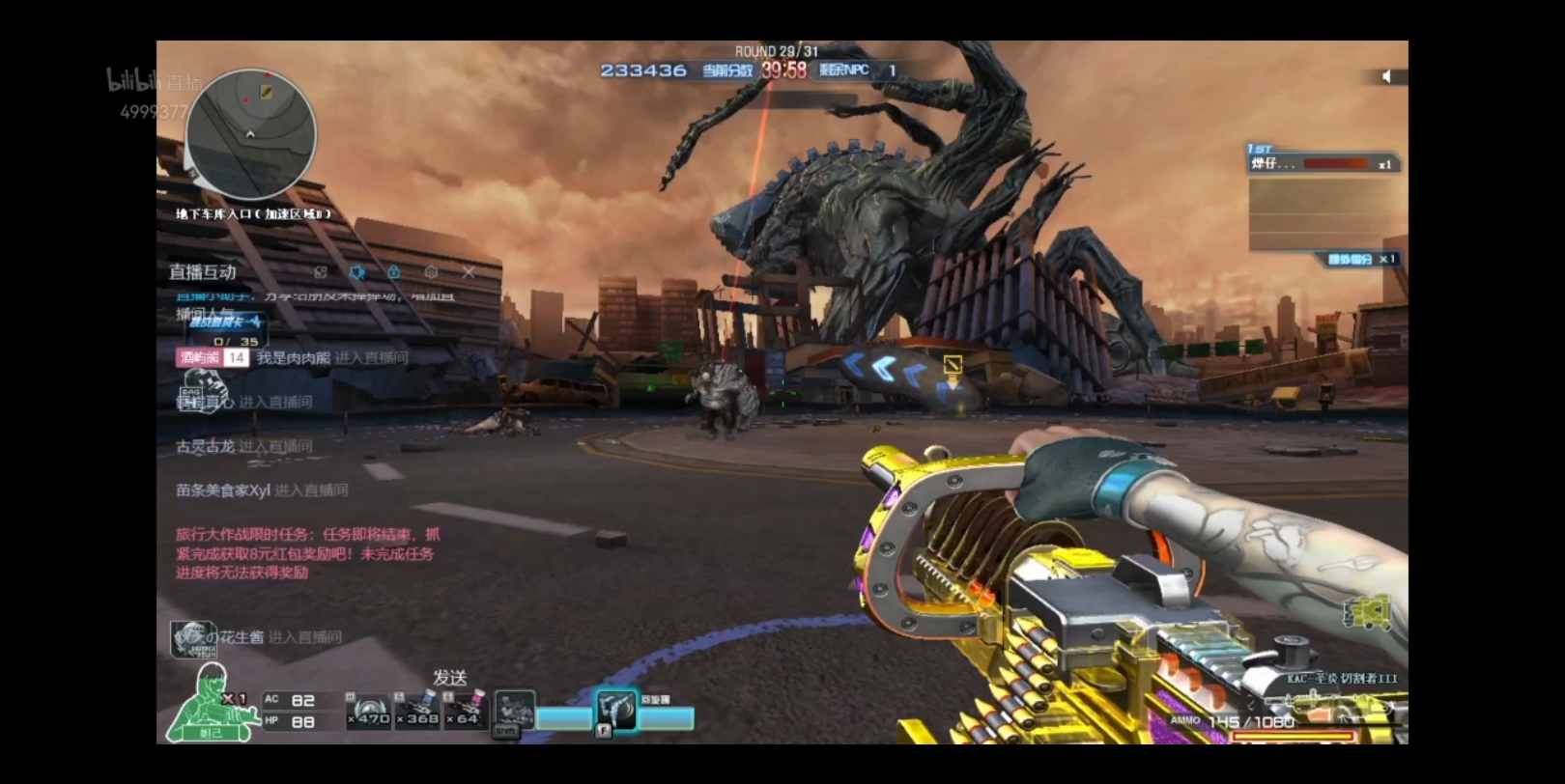Select the x470 item slot

pos(368,711)
